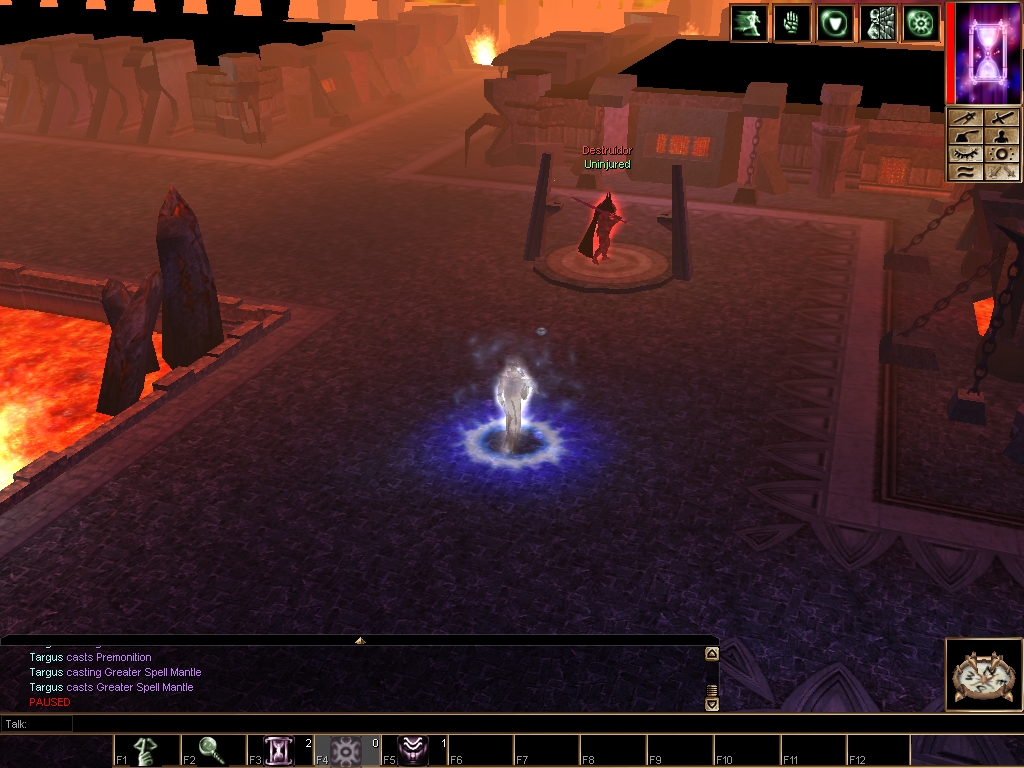Image resolution: width=1024 pixels, height=768 pixels.
Task: Click the green spoked-circle effect icon
Action: click(921, 23)
